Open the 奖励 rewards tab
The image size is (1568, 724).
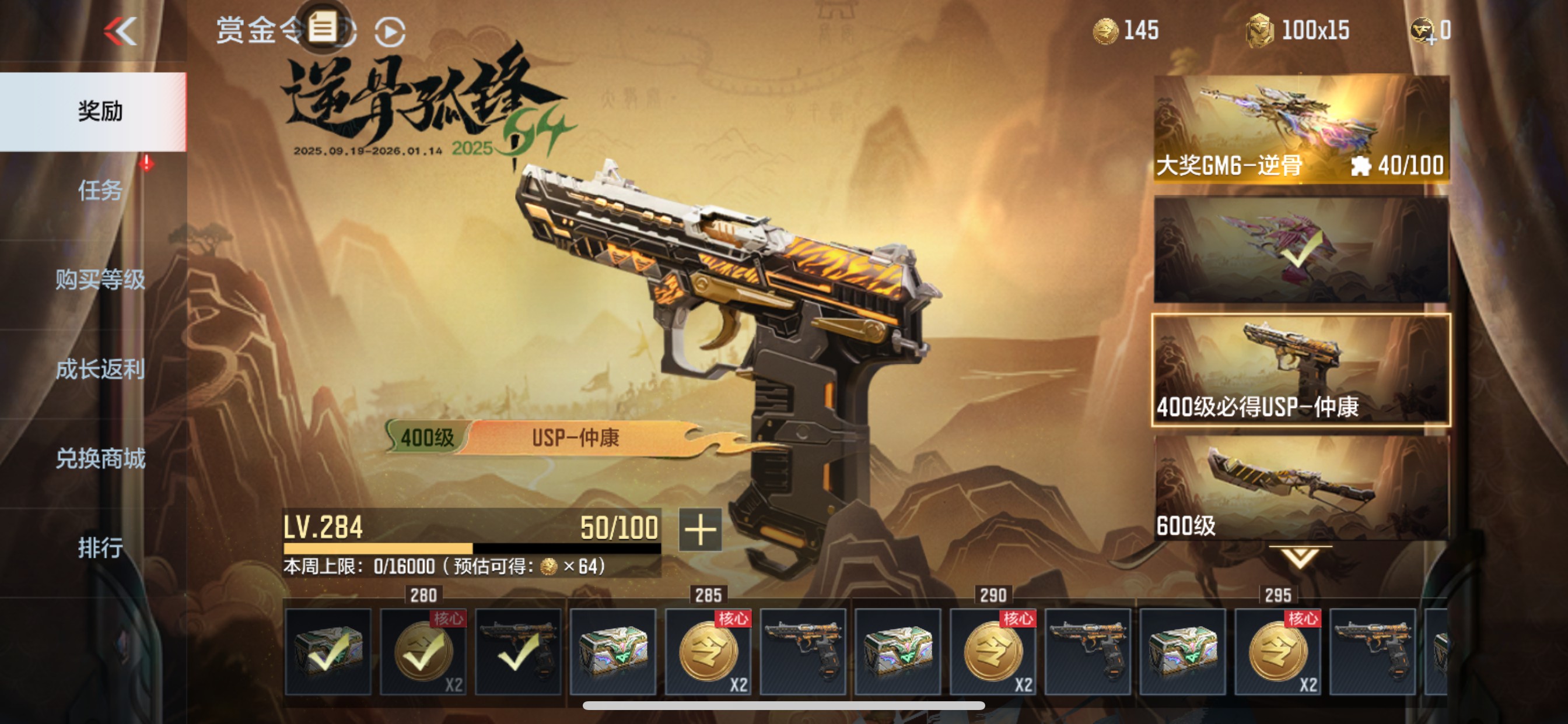100,112
